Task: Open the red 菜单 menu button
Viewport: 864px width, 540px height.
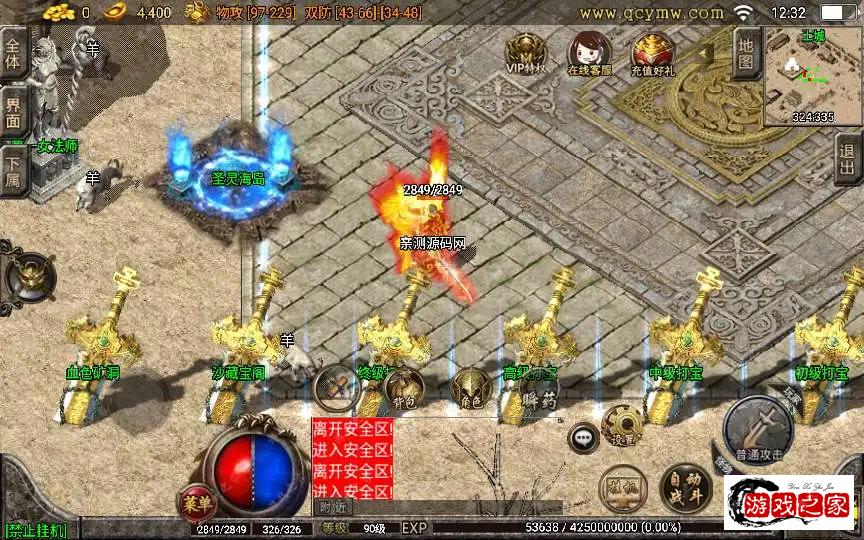Action: click(x=194, y=500)
